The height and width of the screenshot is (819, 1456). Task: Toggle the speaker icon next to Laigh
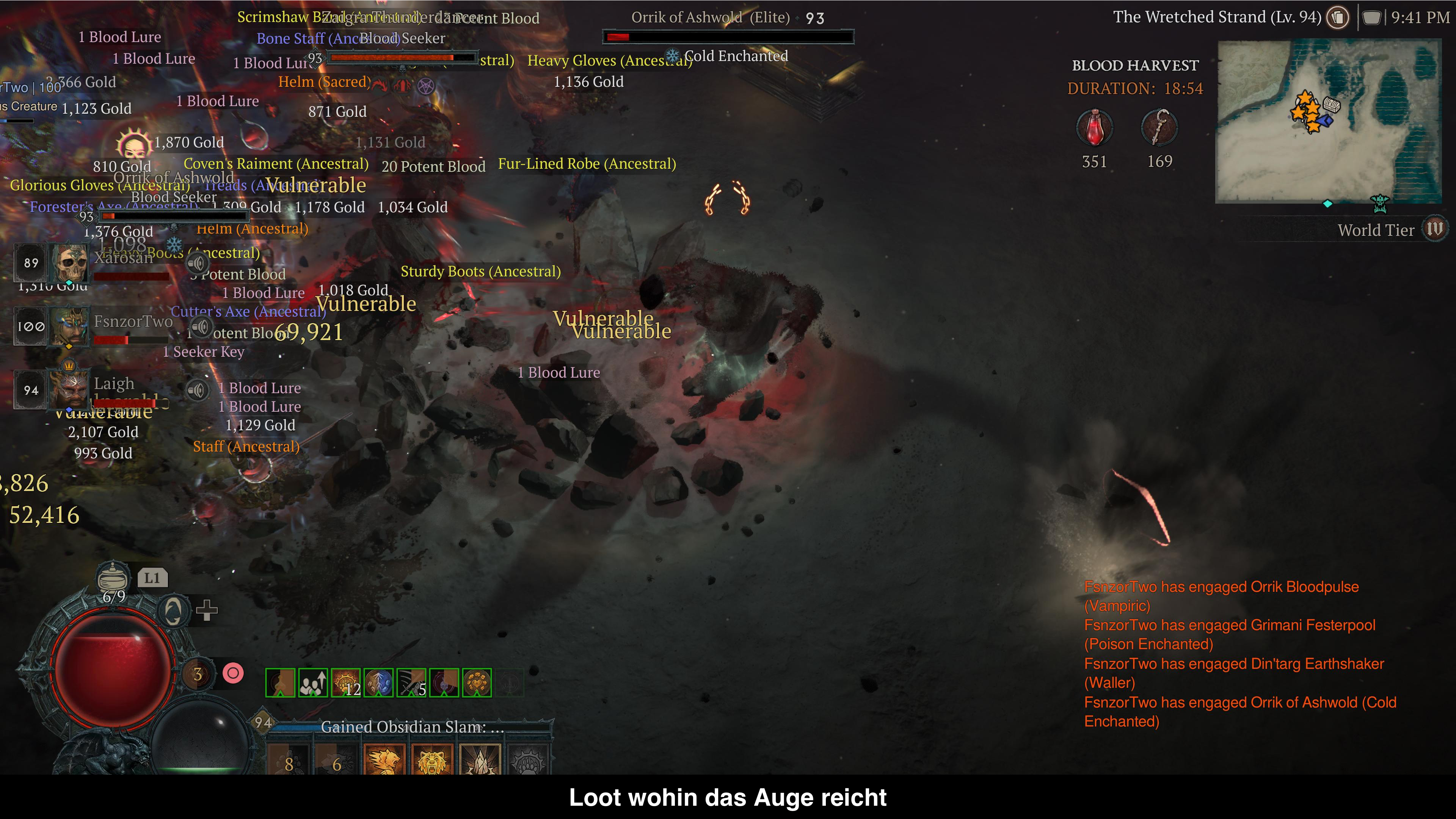click(x=197, y=389)
